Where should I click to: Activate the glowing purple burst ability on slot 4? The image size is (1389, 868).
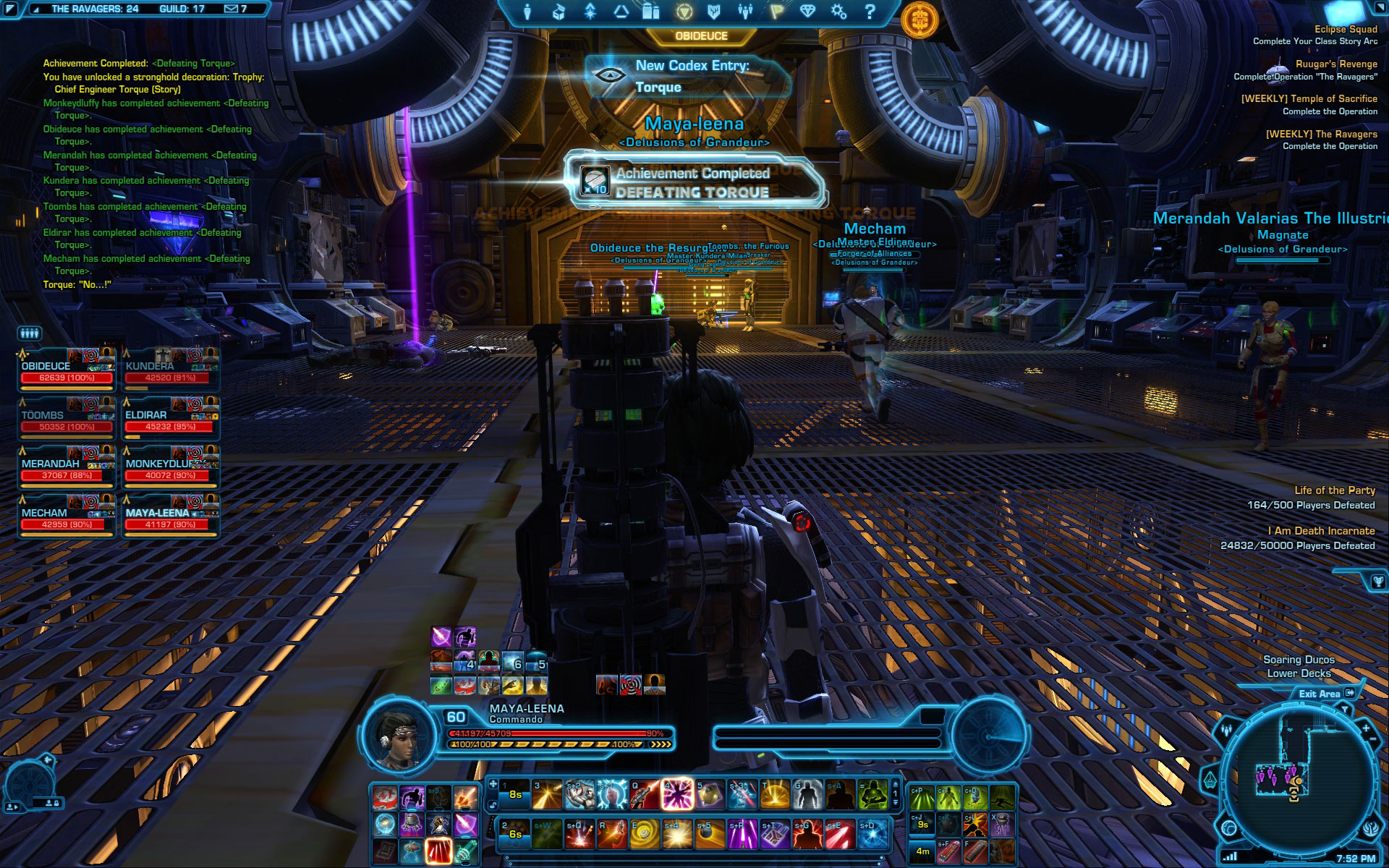point(677,795)
